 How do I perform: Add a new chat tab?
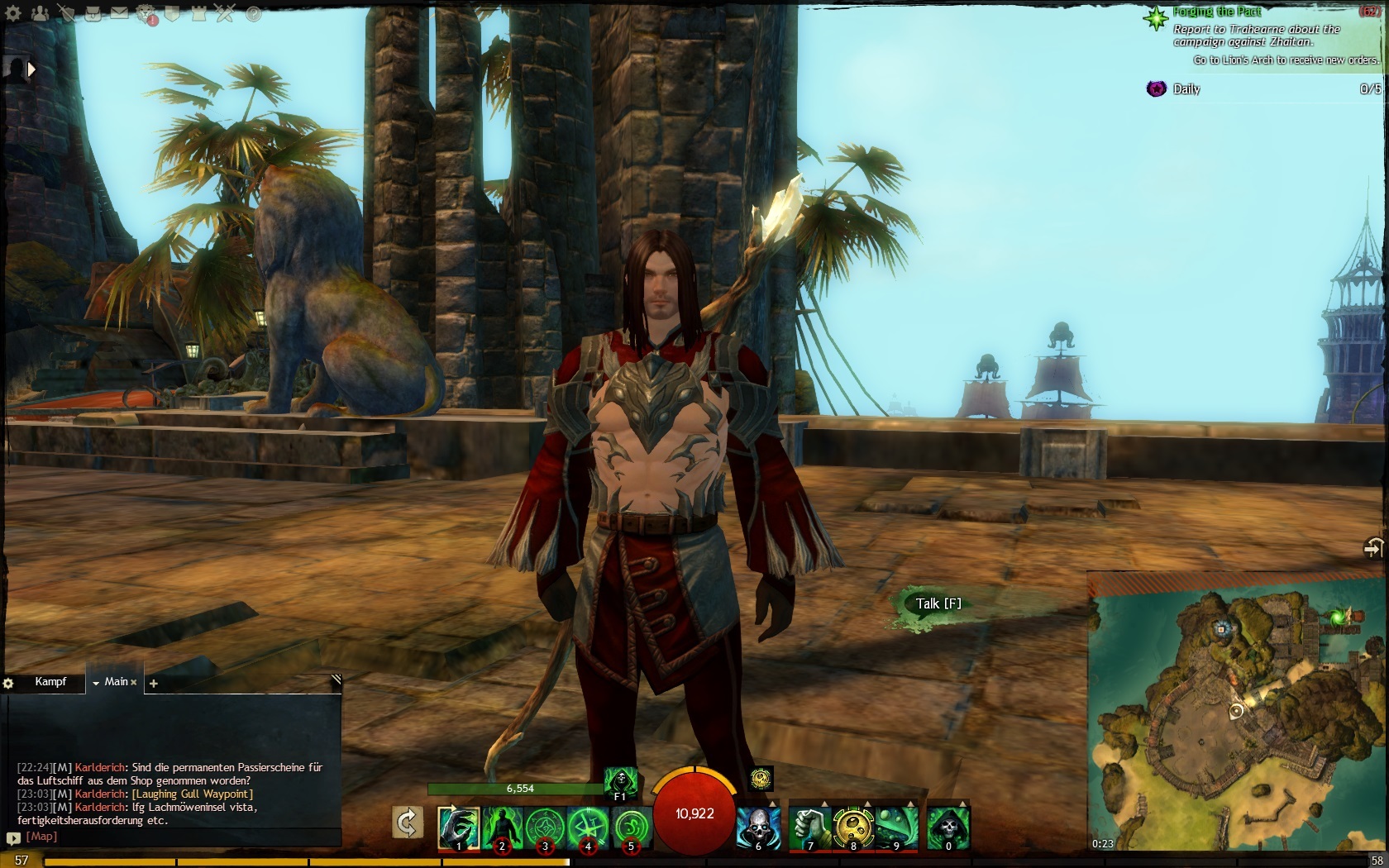(x=153, y=683)
